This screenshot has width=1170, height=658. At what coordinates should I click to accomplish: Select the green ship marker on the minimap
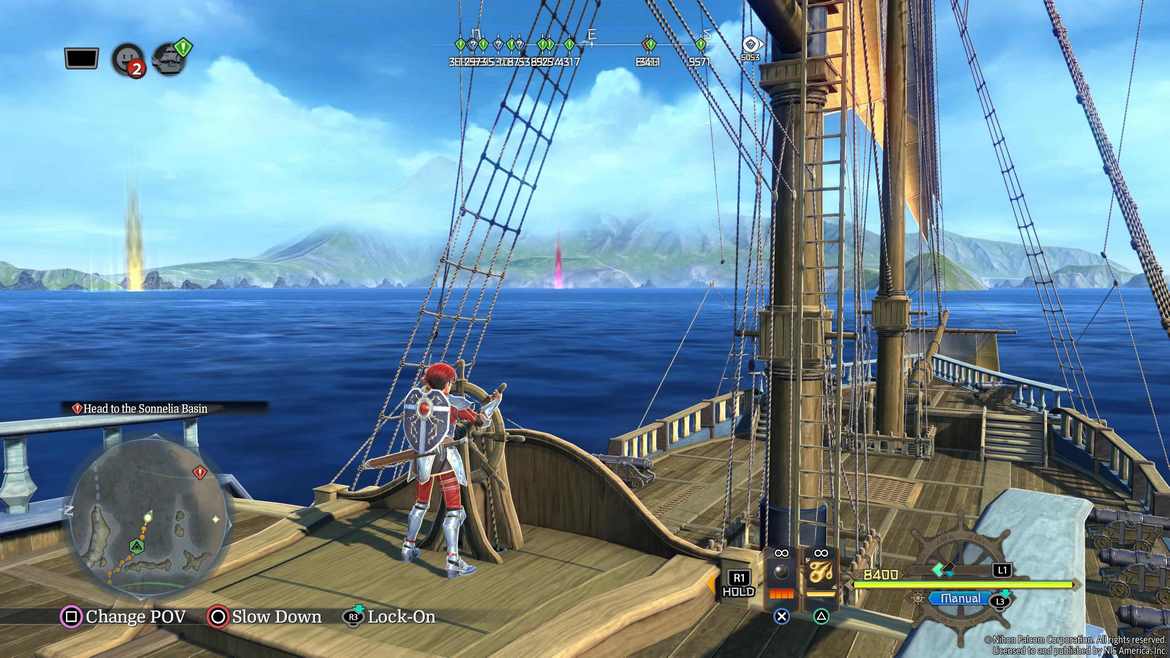tap(135, 546)
